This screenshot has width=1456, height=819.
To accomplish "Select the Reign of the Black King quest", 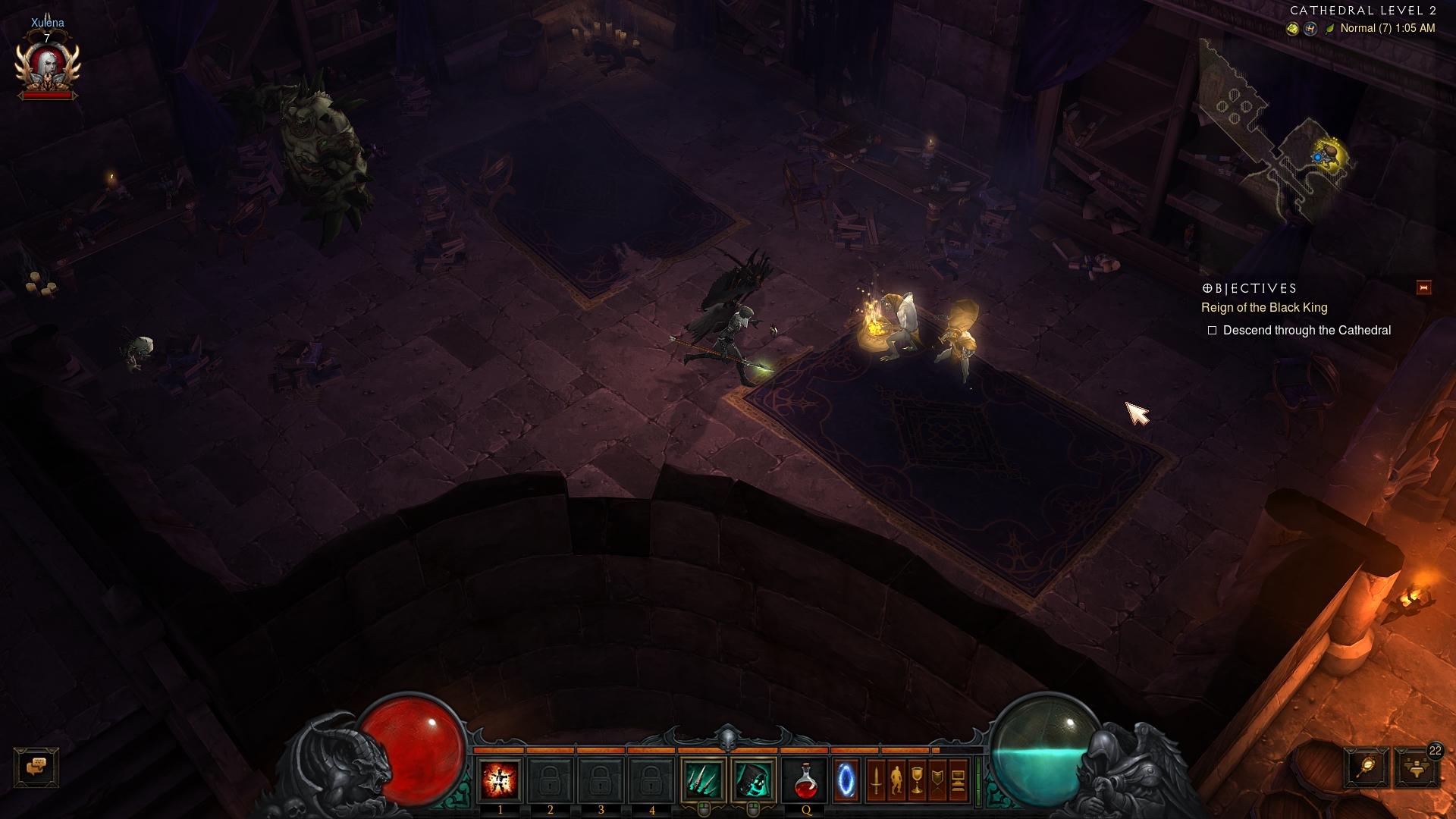I will 1264,308.
